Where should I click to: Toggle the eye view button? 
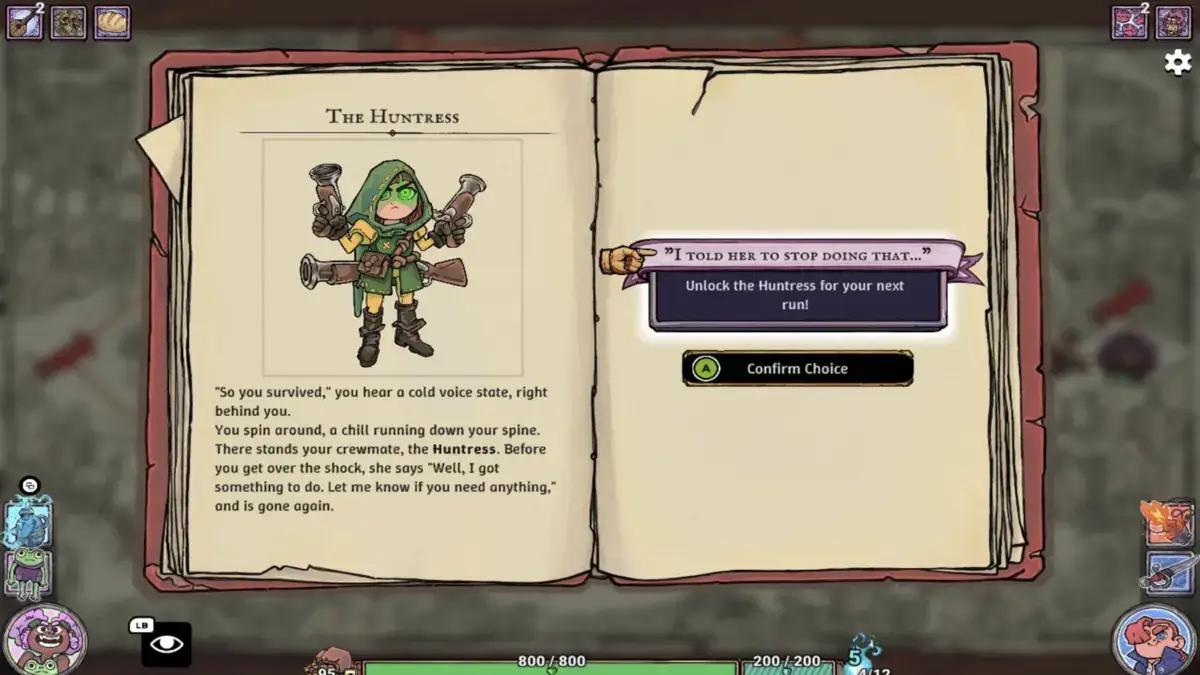point(166,644)
